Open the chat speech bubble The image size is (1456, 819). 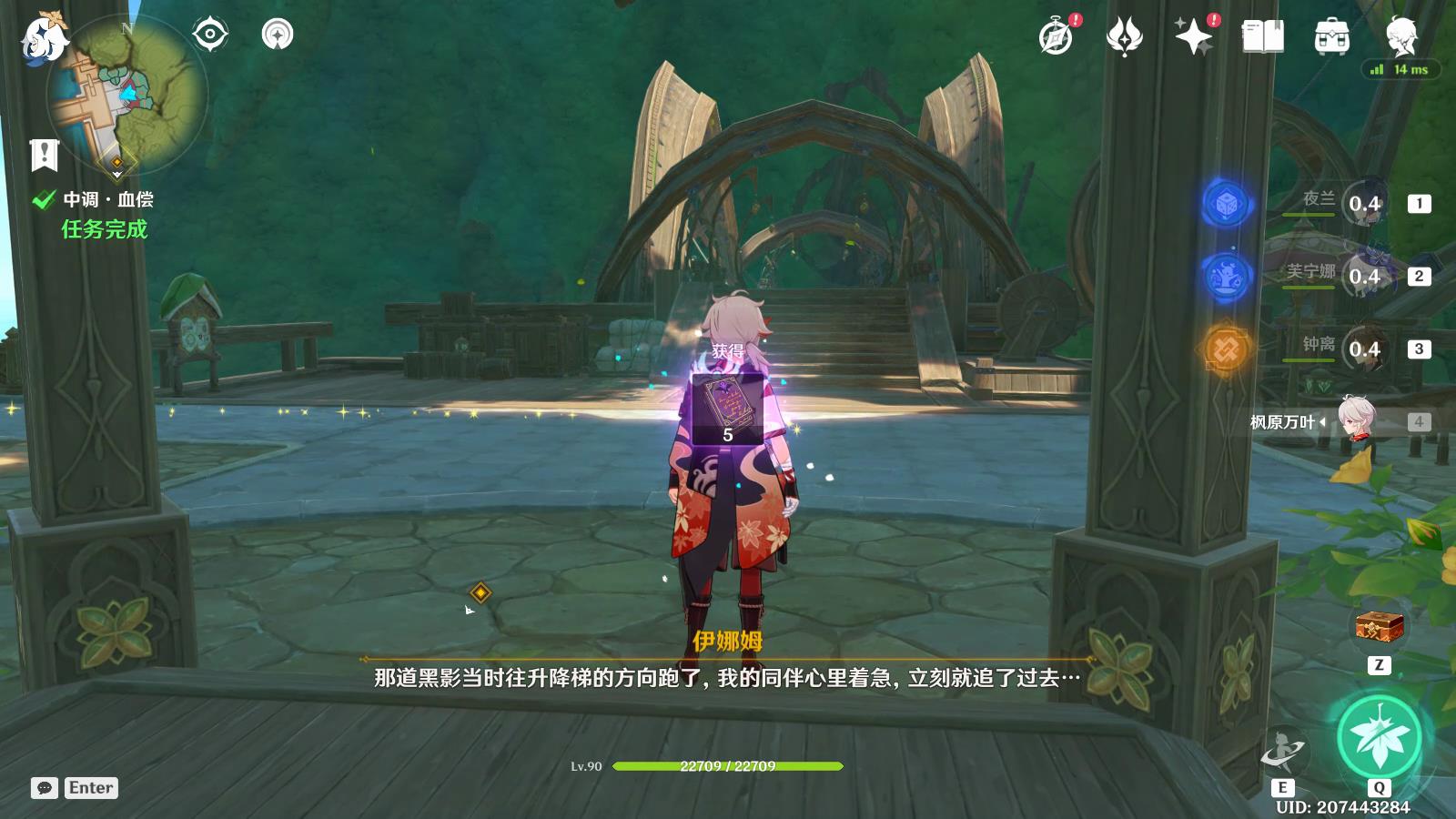point(45,788)
